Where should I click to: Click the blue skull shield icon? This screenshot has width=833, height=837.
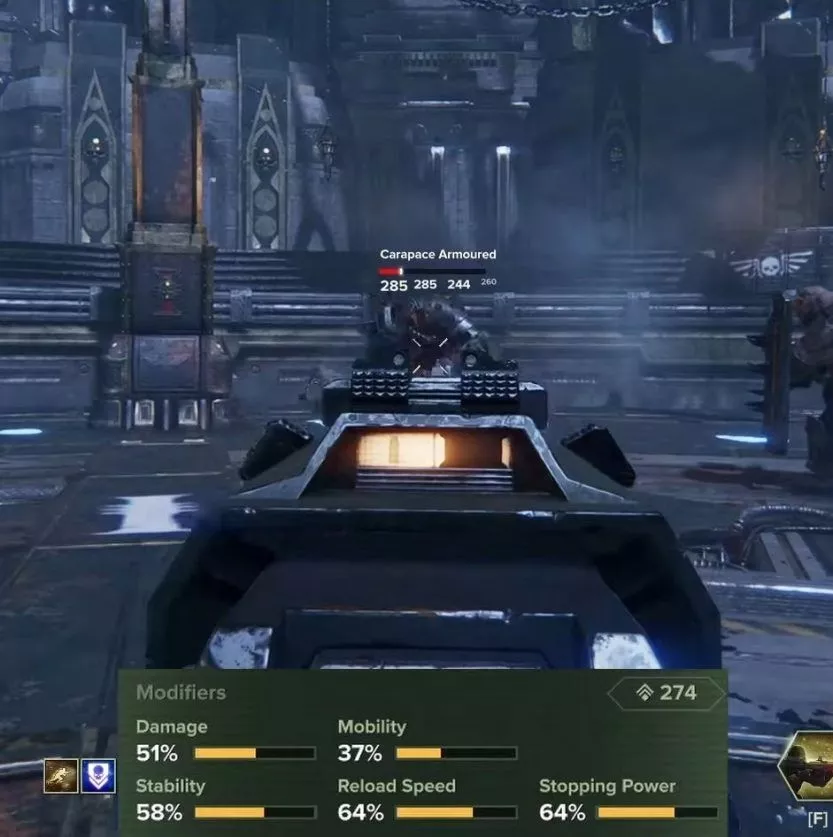click(x=98, y=776)
